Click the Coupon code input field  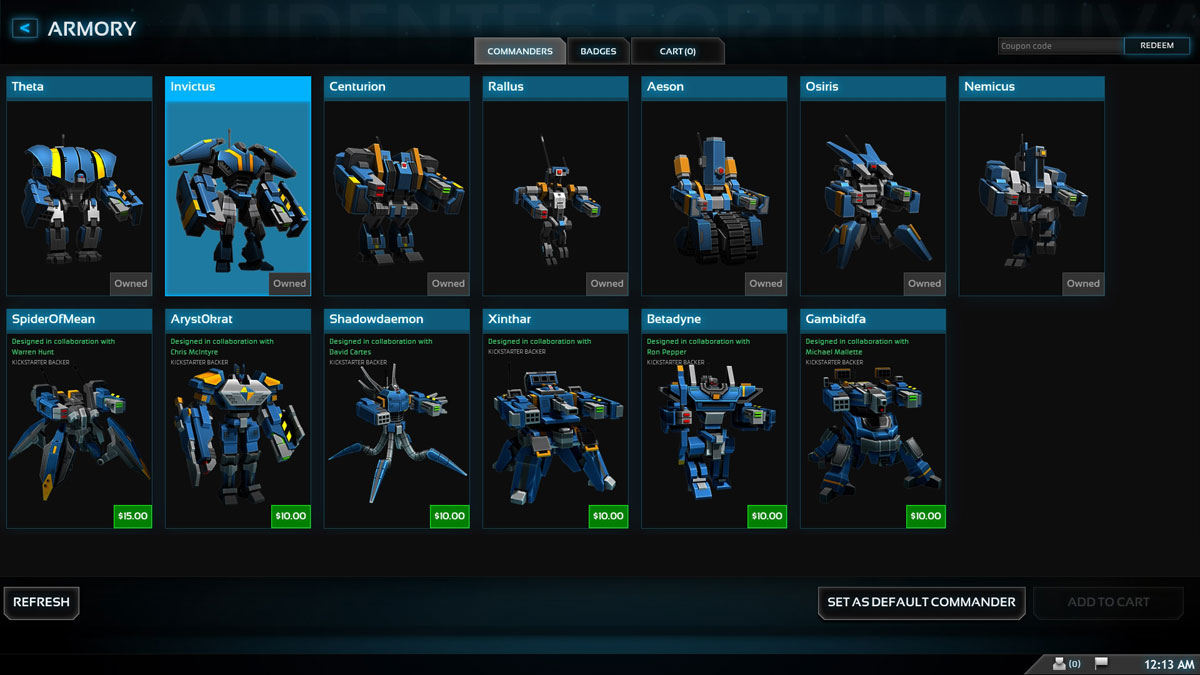[x=1060, y=46]
